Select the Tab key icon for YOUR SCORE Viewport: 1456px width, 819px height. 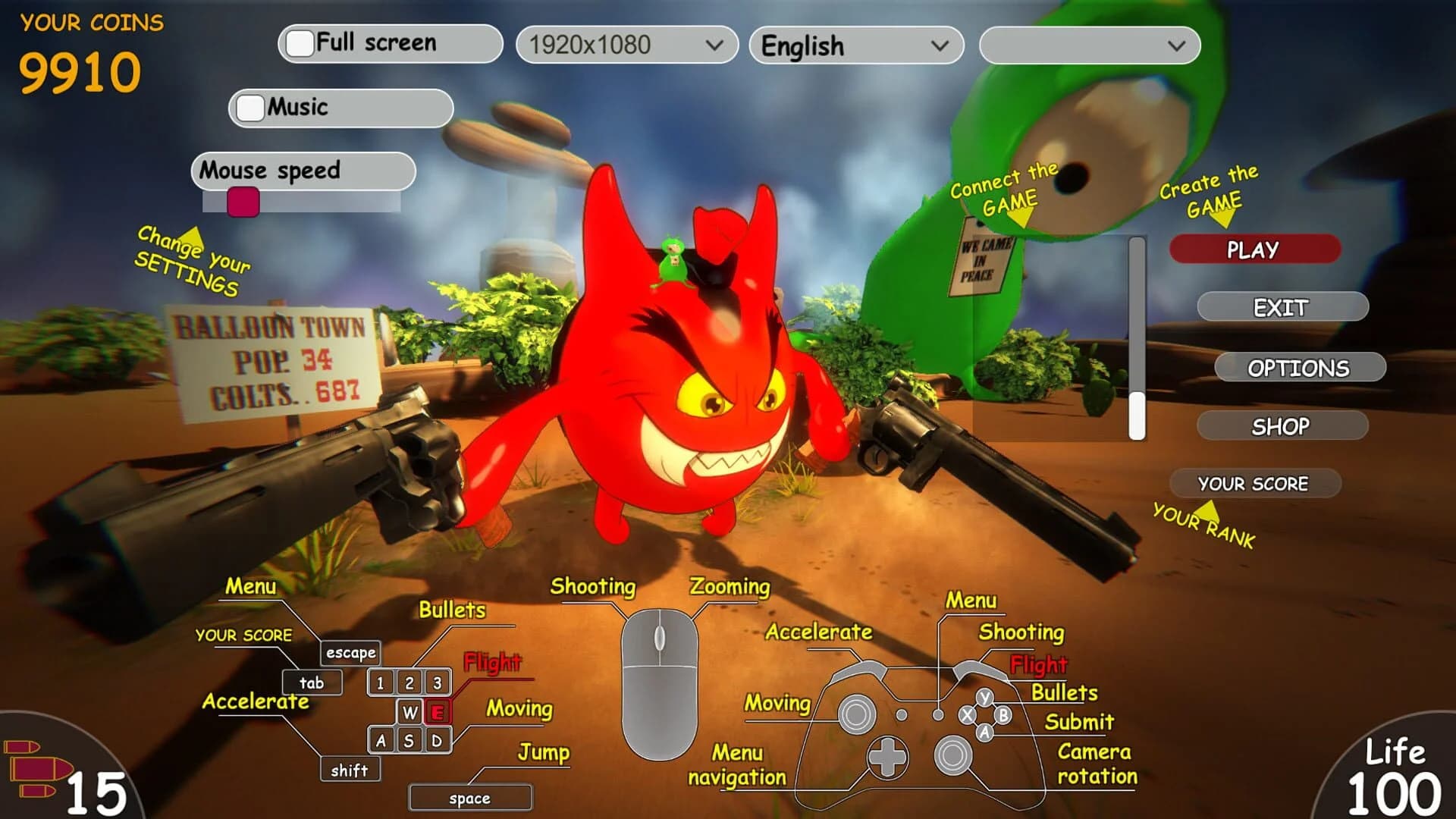(x=311, y=682)
